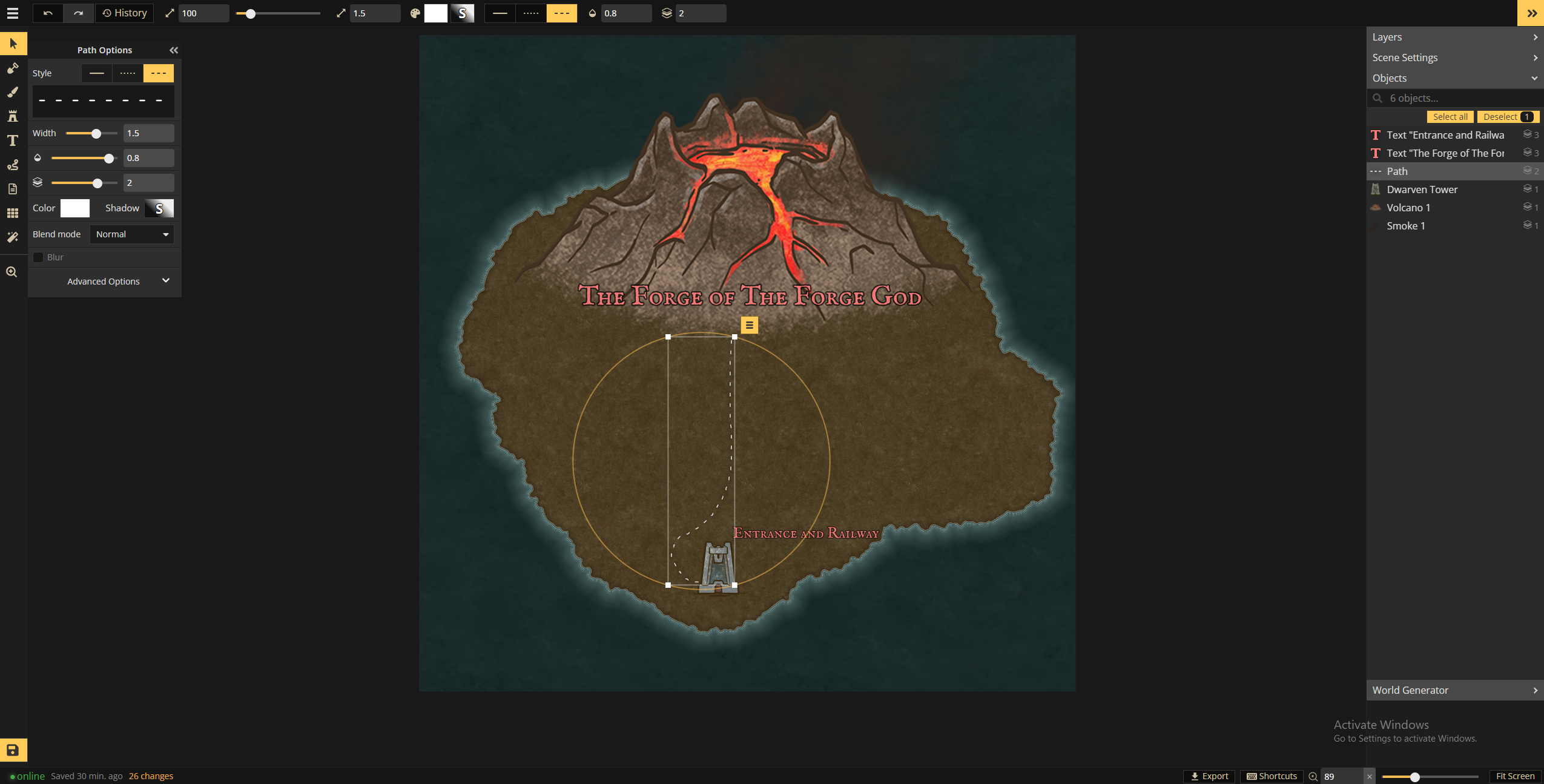Click the save icon at bottom left
1544x784 pixels.
(13, 749)
